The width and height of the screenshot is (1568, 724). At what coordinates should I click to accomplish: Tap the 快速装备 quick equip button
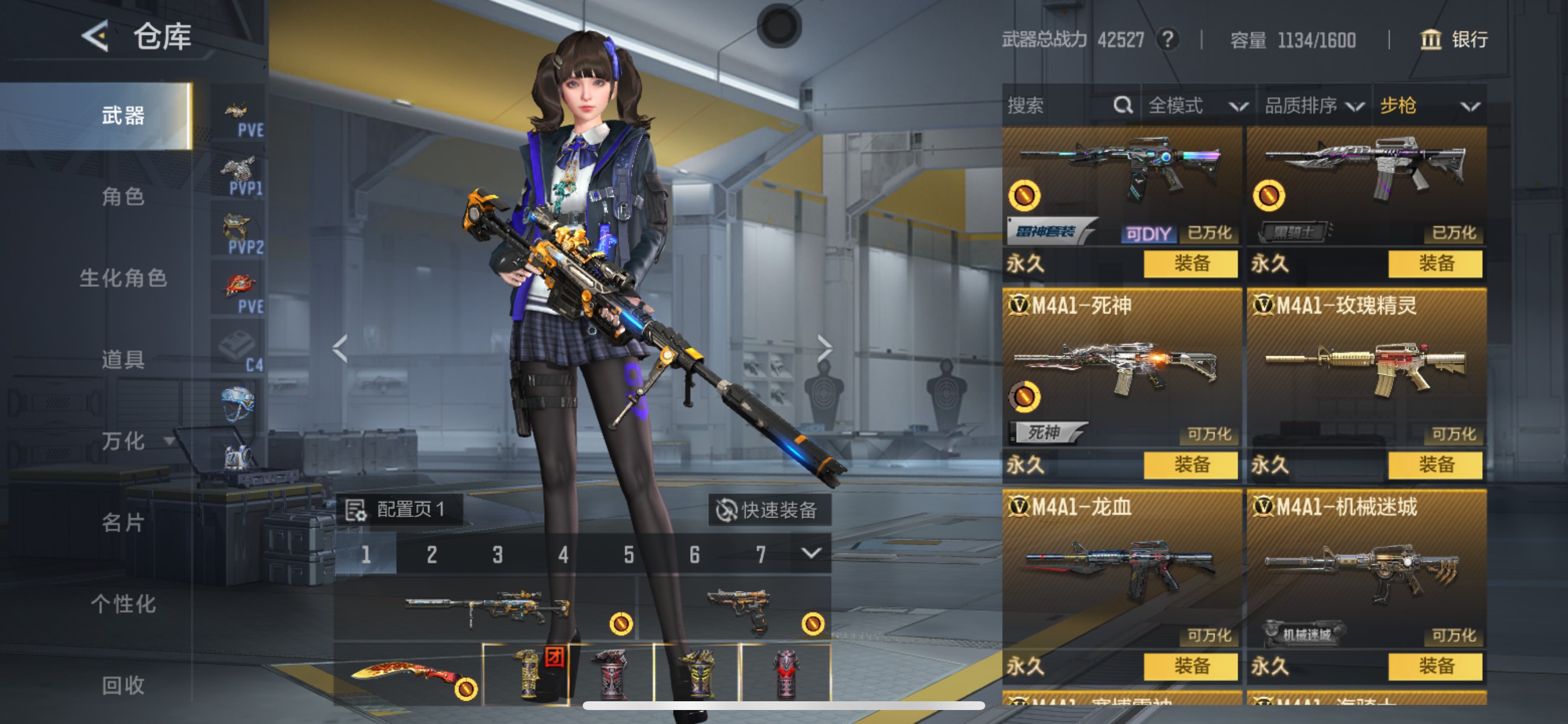point(769,510)
